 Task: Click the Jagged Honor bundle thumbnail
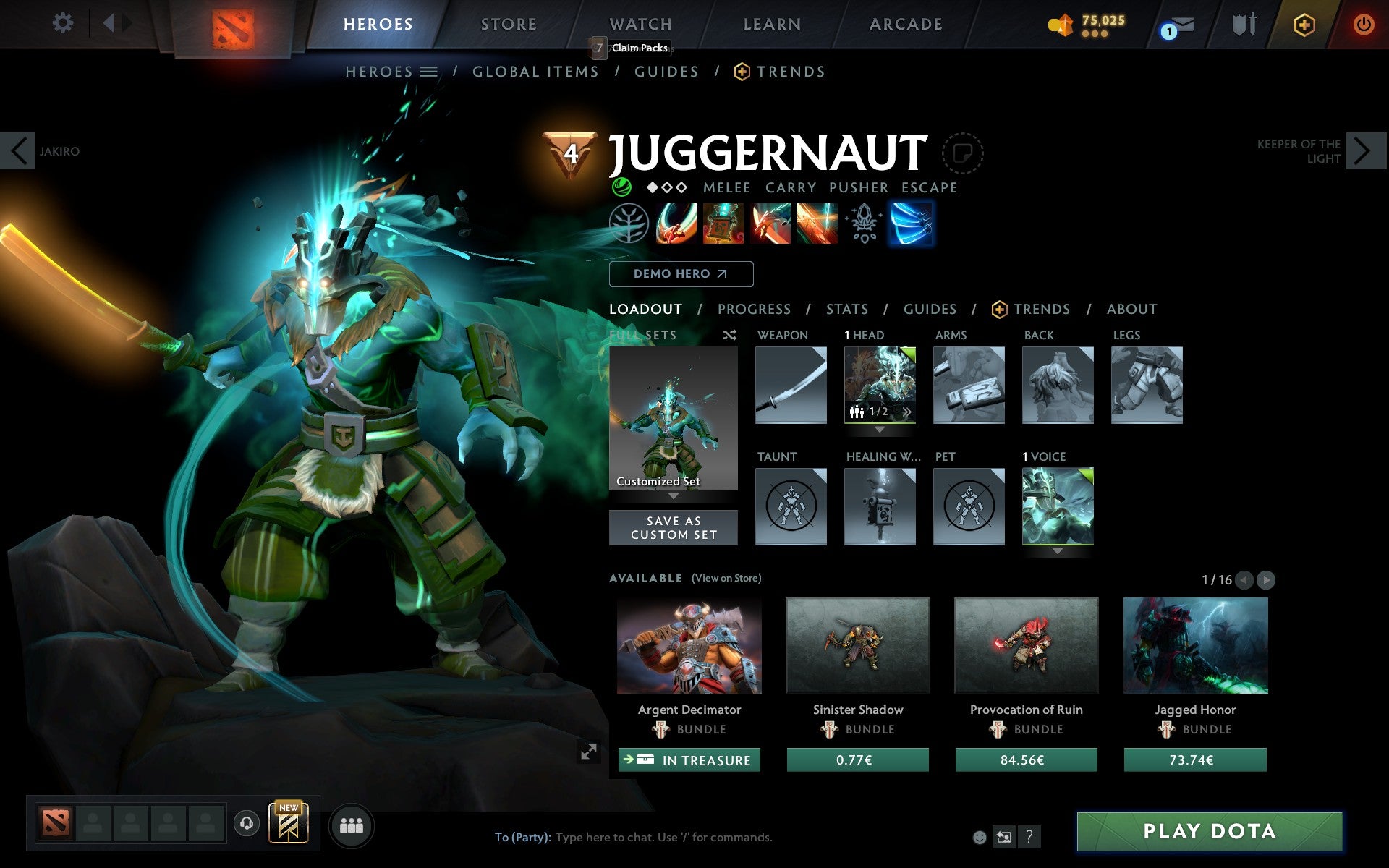click(x=1194, y=646)
